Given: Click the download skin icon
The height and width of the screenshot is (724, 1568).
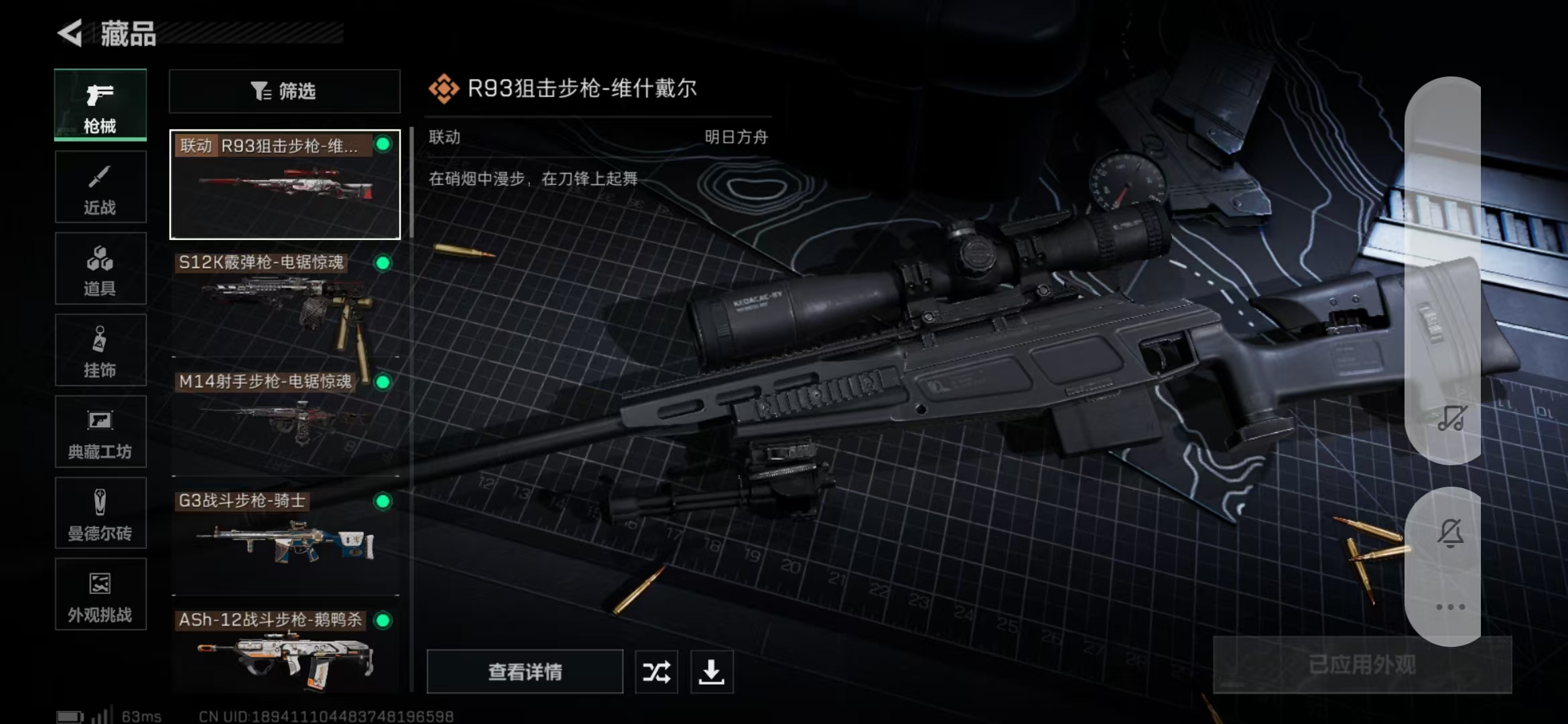Looking at the screenshot, I should click(x=712, y=671).
